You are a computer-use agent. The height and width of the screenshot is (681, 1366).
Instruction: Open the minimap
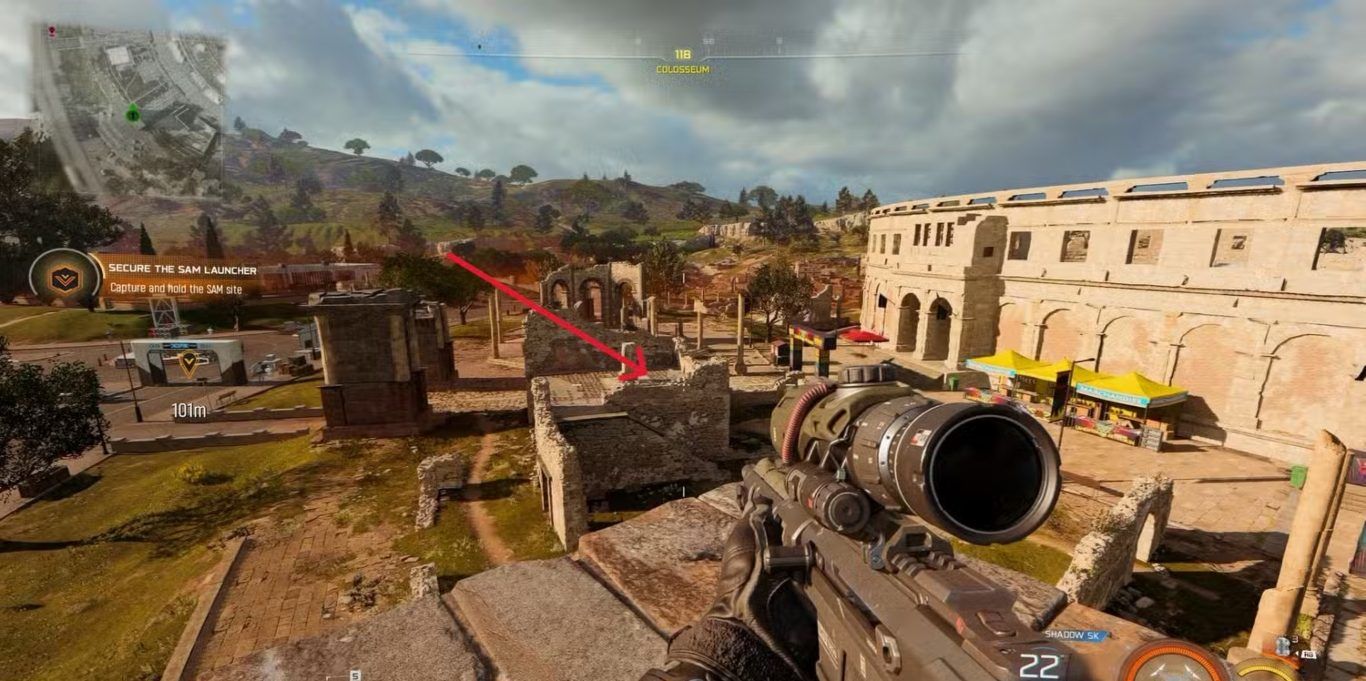[130, 108]
